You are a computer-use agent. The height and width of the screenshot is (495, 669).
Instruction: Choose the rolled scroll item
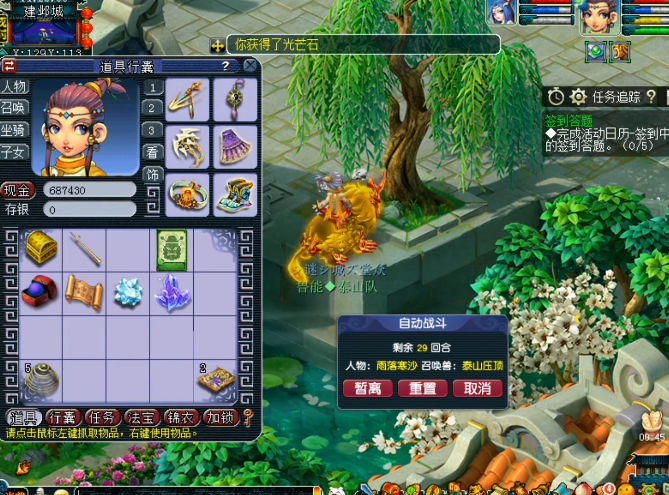coord(84,291)
